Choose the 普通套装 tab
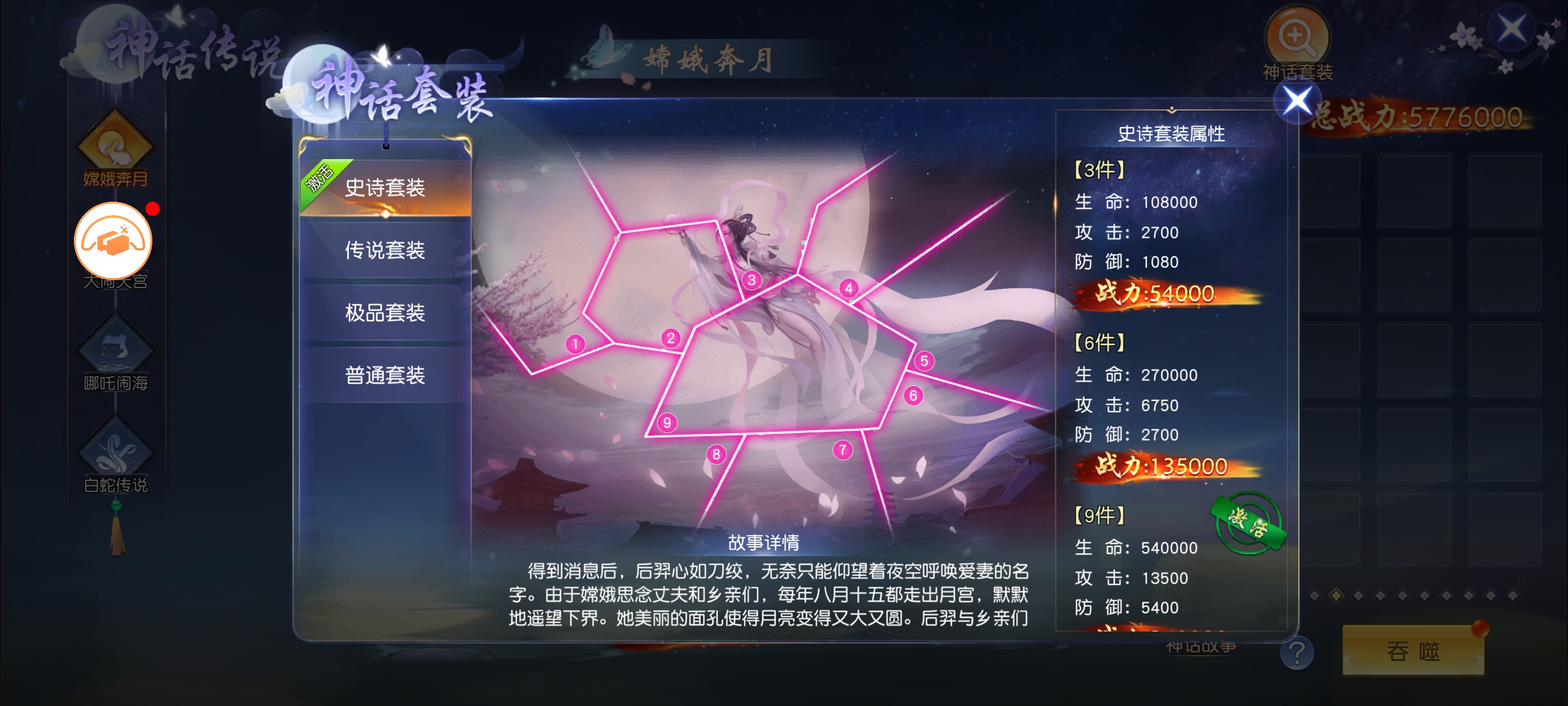Screen dimensions: 1568x706 coord(385,375)
